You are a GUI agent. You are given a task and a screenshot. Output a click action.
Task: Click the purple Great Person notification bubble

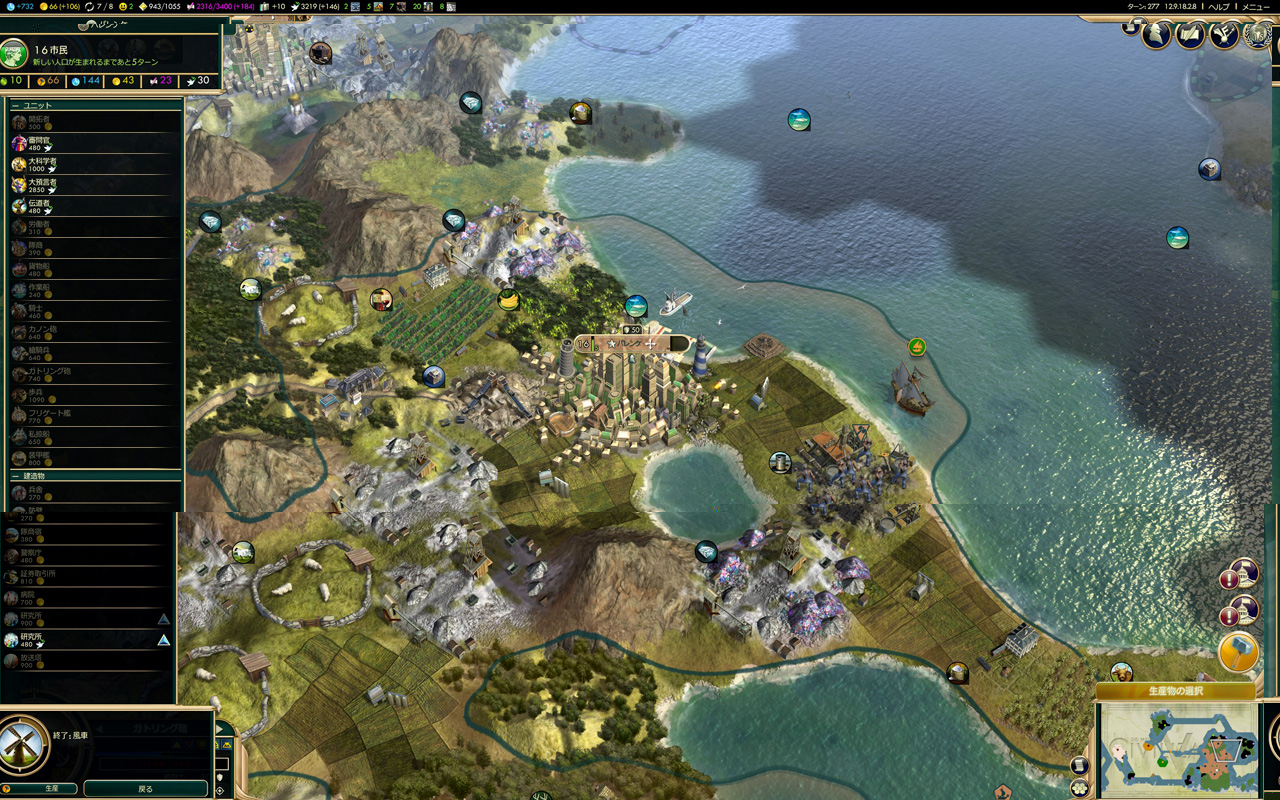1245,577
